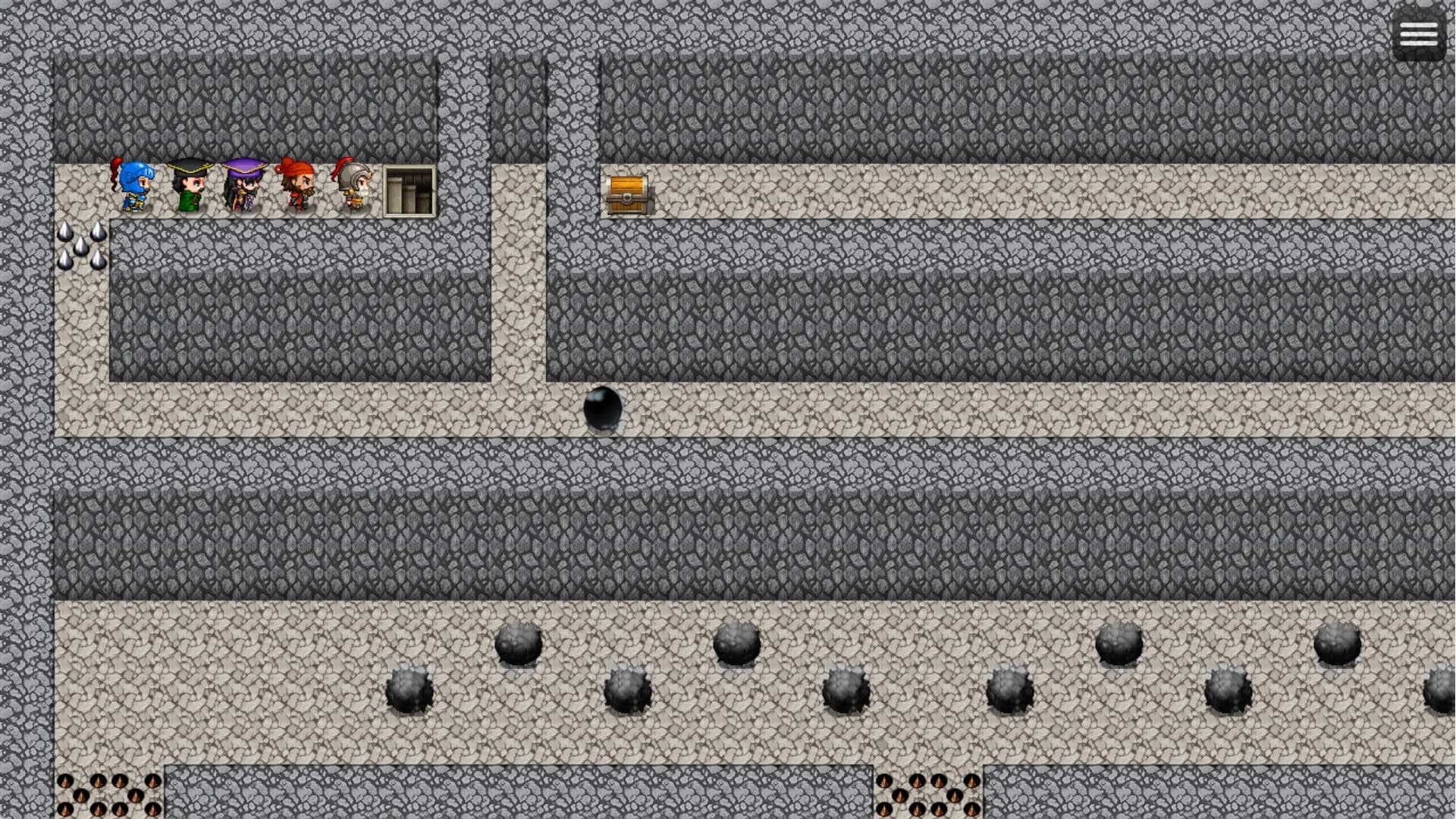Select the mage with the purple hat
Image resolution: width=1456 pixels, height=819 pixels.
tap(243, 186)
